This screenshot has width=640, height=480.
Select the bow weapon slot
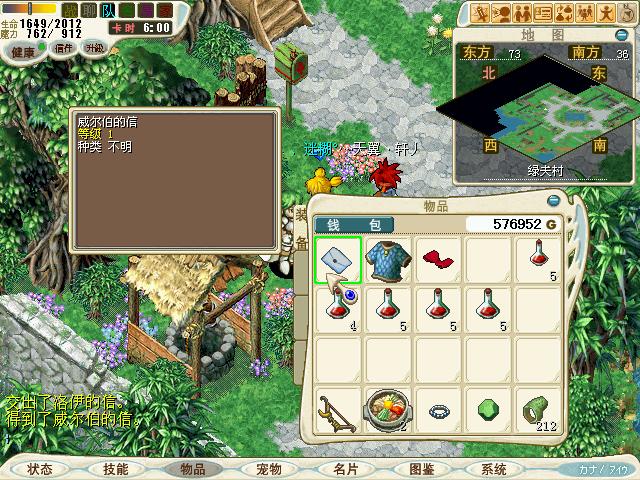pos(338,410)
